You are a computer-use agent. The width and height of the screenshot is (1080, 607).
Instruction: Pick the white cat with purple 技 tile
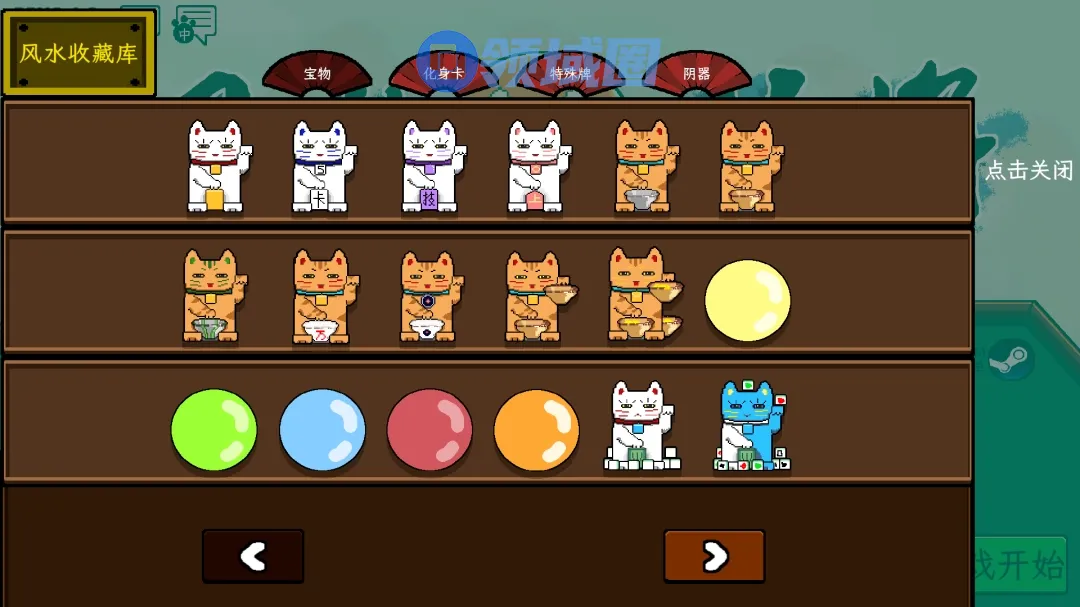coord(429,166)
